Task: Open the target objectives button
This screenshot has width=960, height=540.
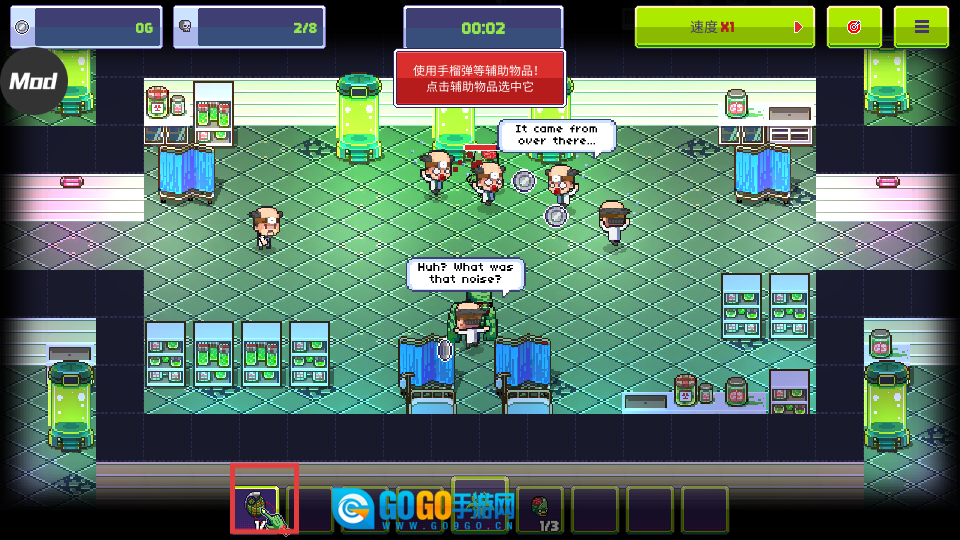Action: [854, 27]
